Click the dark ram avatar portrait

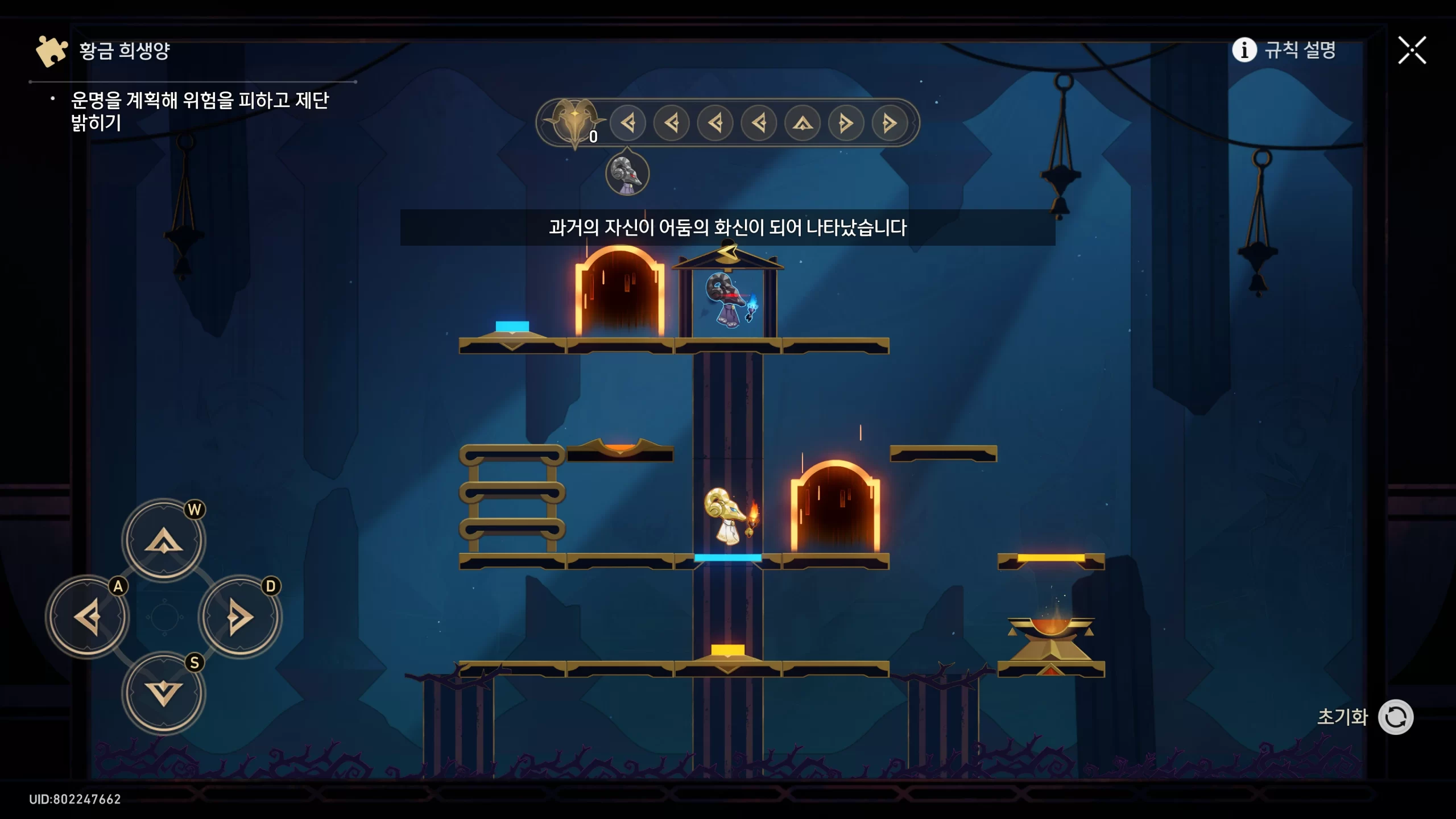click(627, 173)
